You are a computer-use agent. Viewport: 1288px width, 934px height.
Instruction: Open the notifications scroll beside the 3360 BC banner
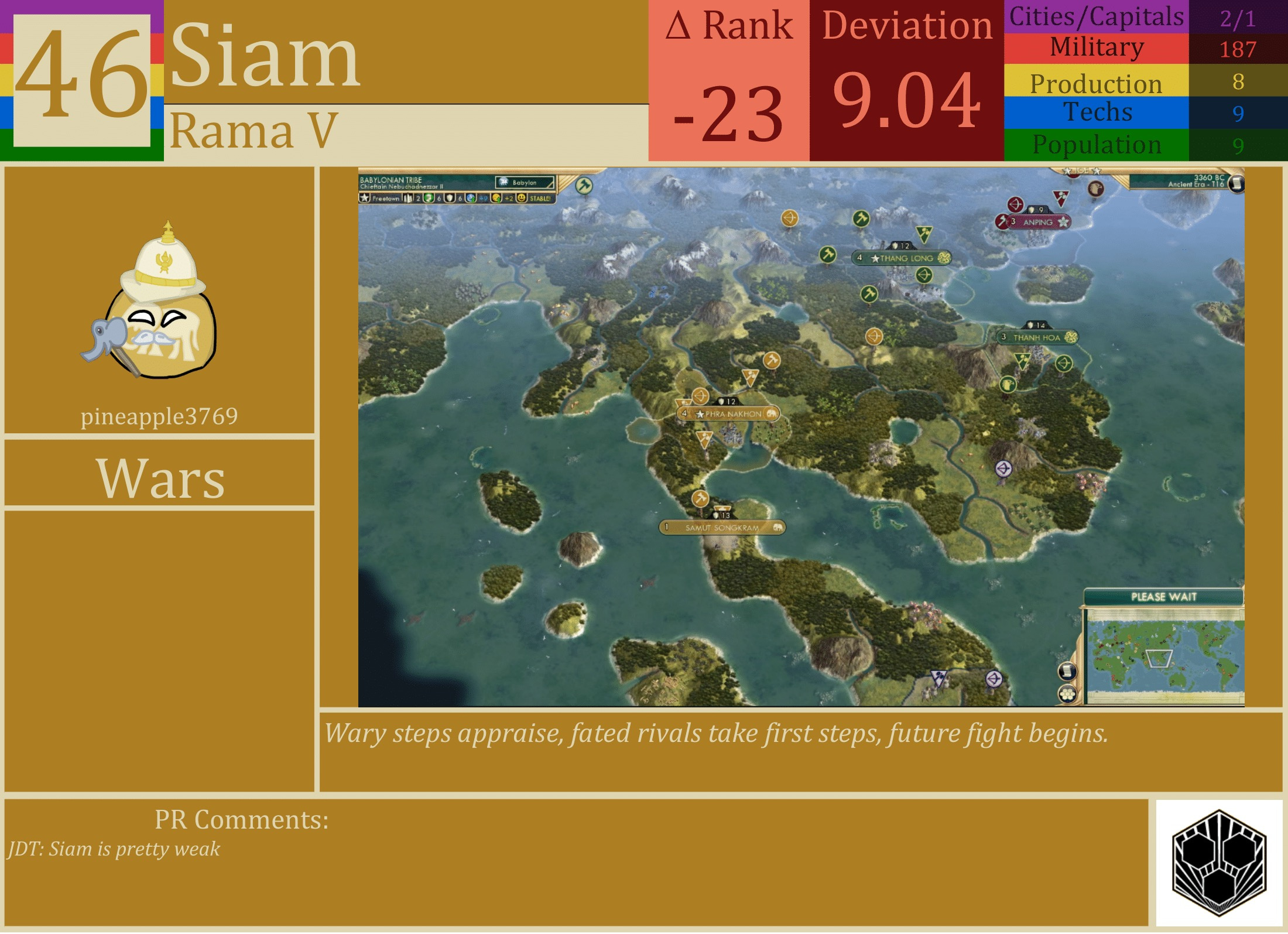point(1236,183)
